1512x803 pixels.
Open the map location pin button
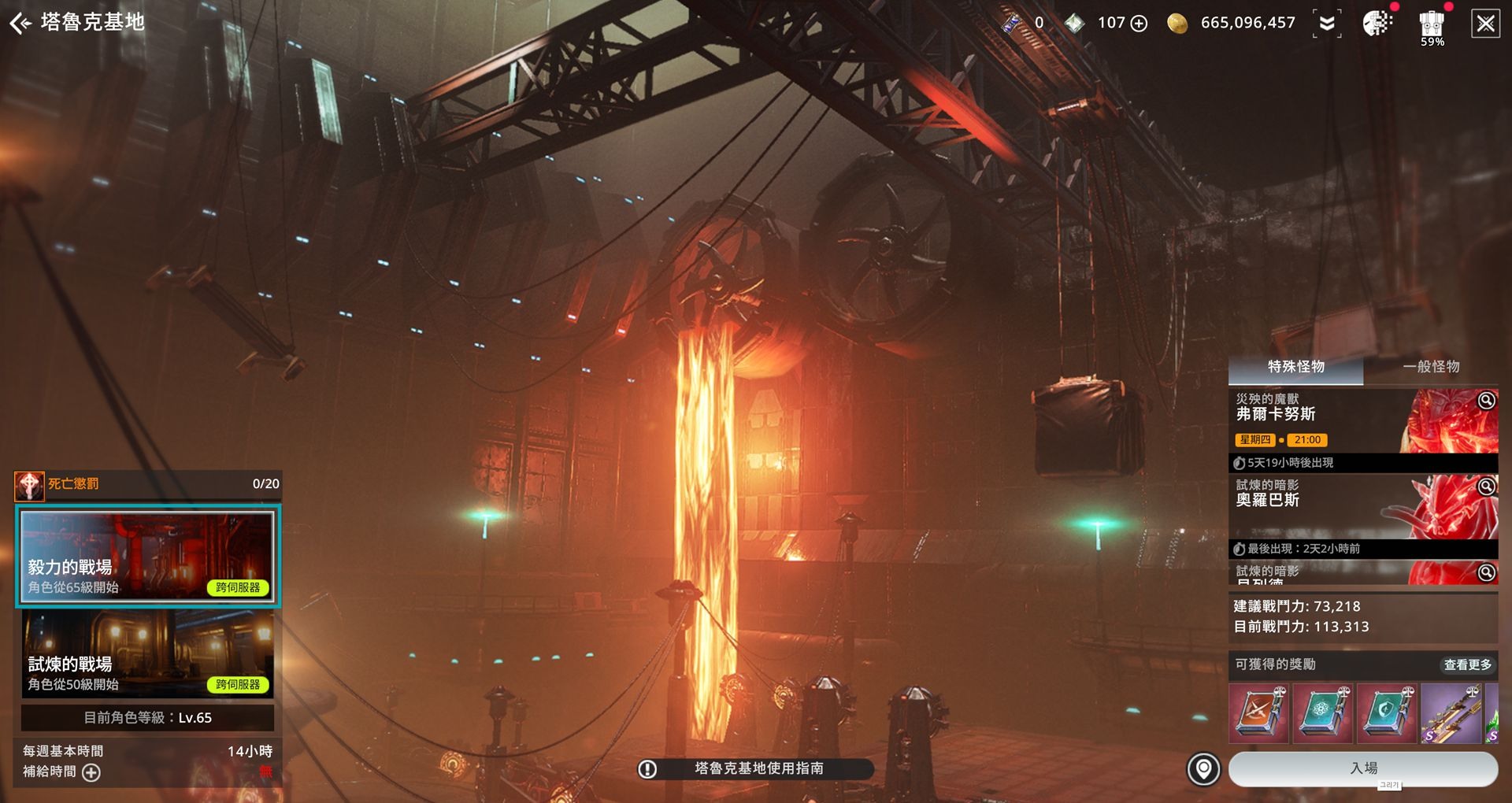click(x=1203, y=769)
